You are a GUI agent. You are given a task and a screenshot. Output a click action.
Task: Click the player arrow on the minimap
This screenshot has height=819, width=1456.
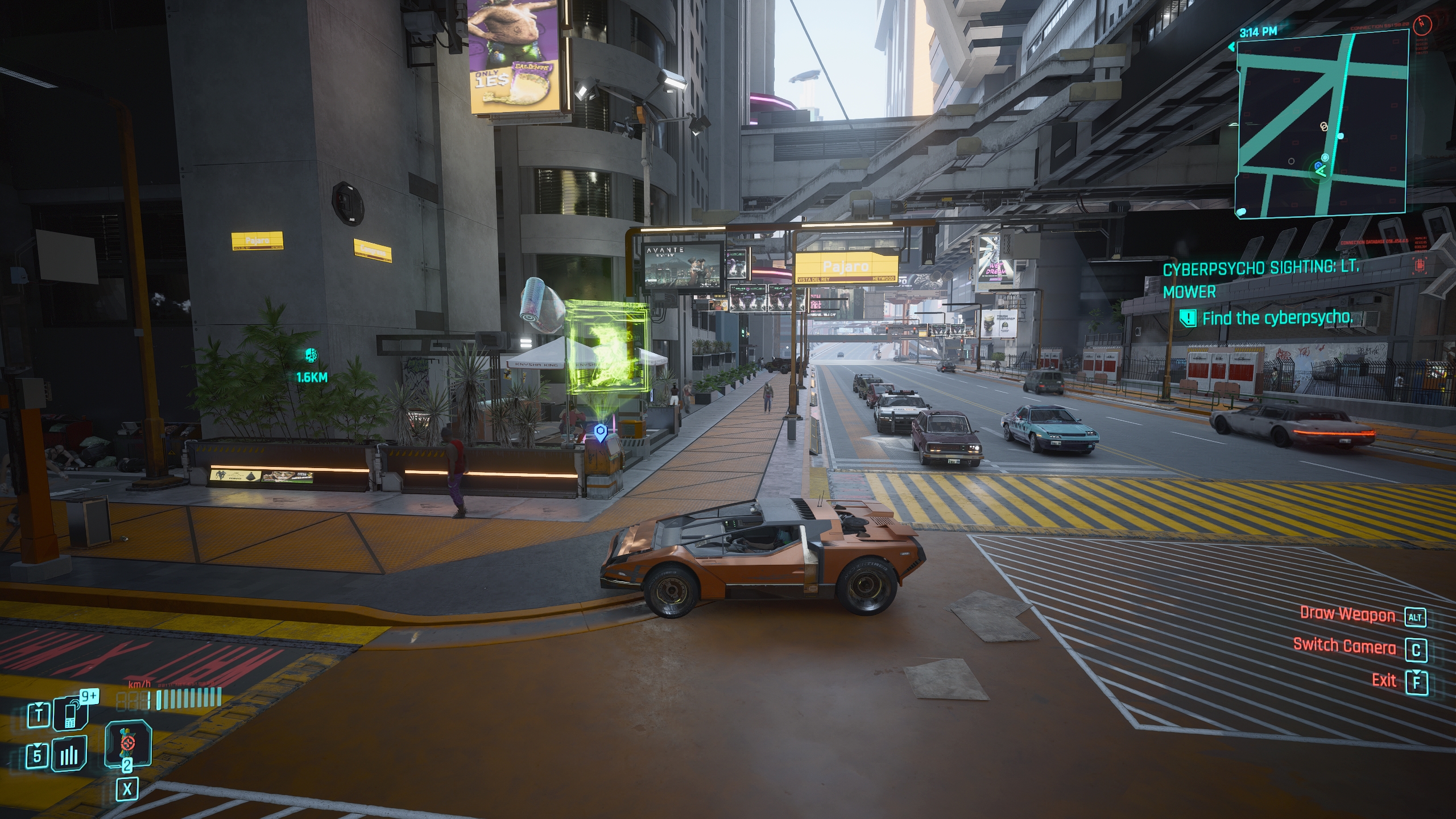1321,170
